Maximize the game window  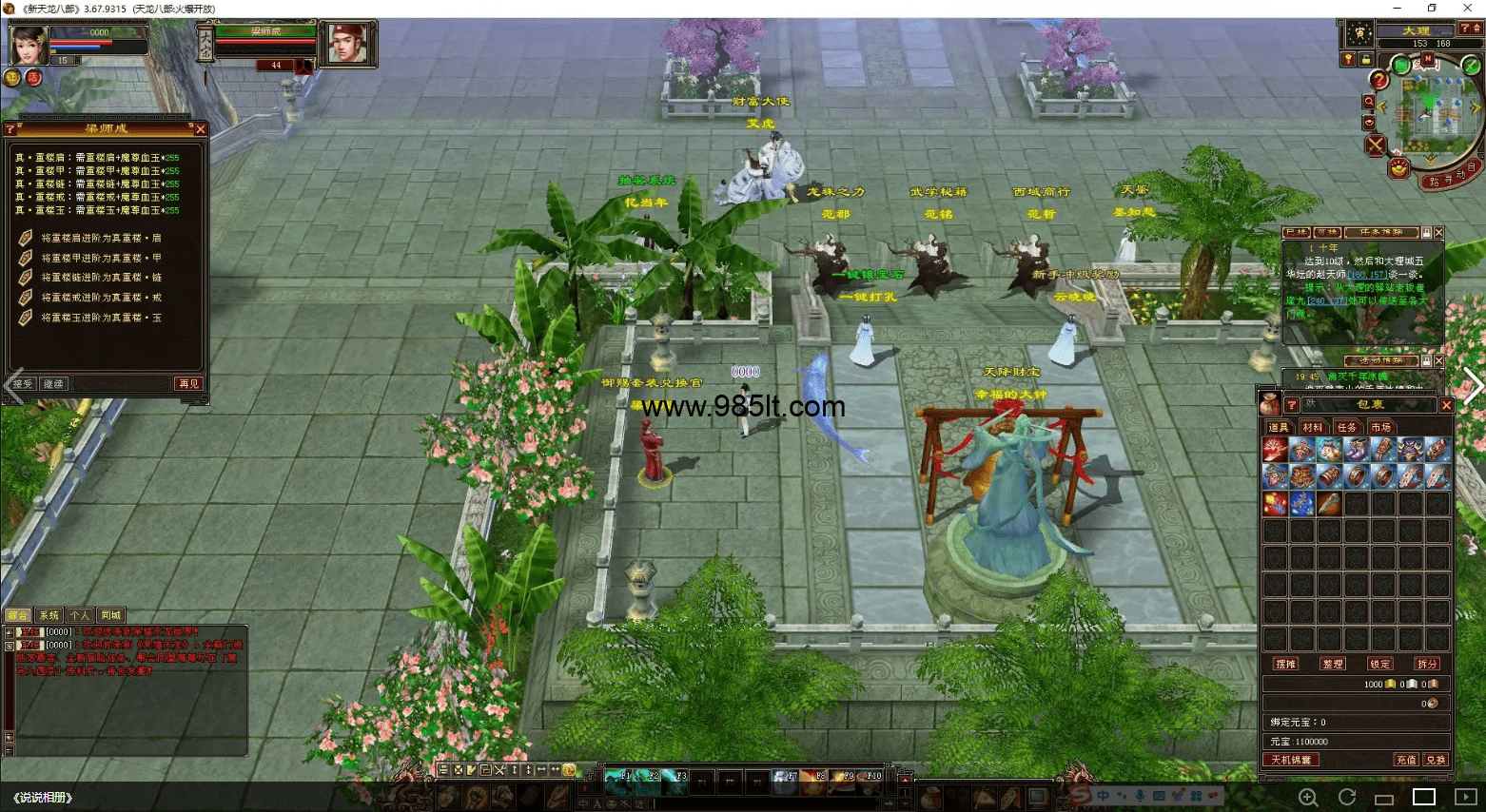point(1432,9)
